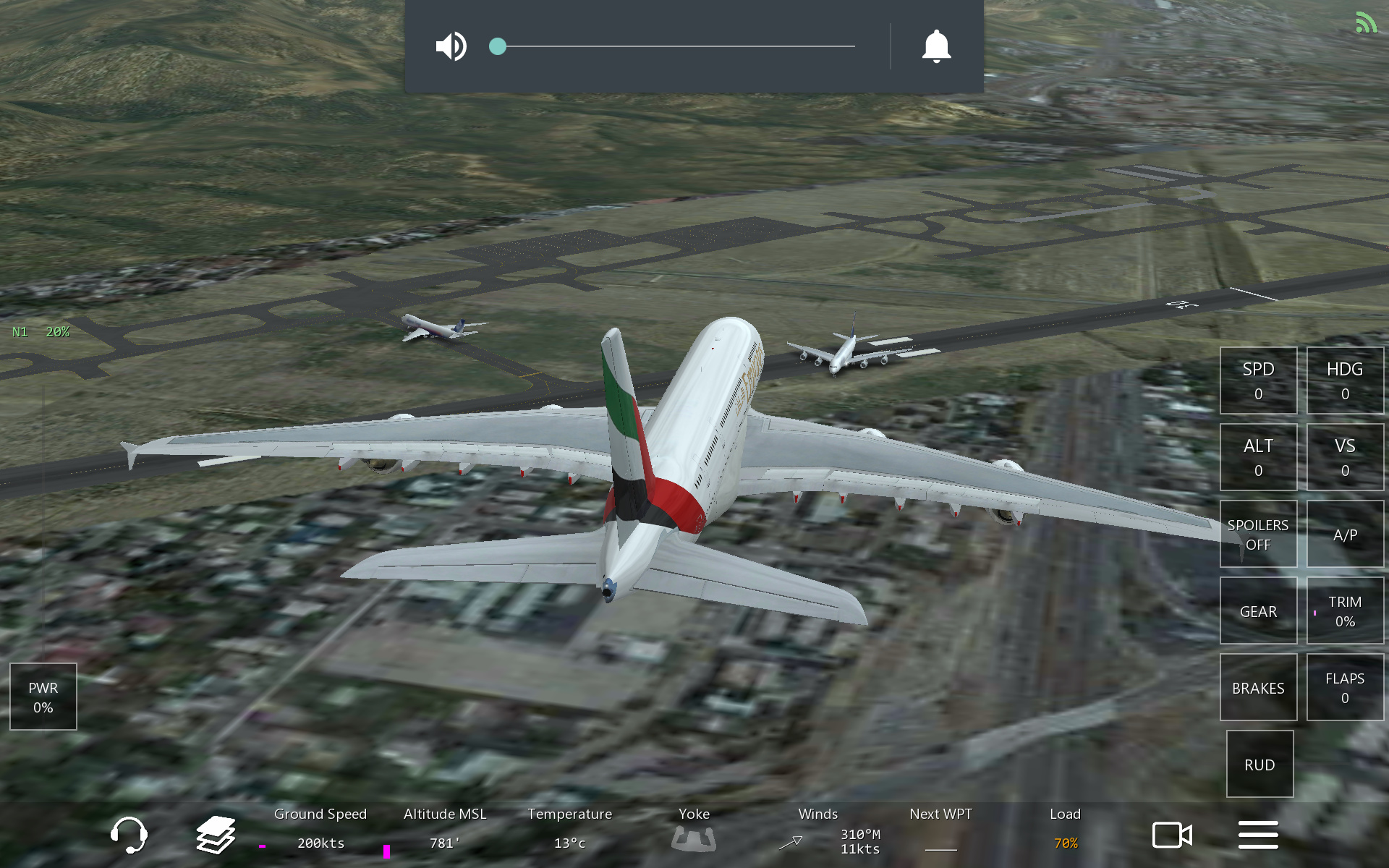
Task: Toggle the SPOILERS control
Action: (x=1258, y=534)
